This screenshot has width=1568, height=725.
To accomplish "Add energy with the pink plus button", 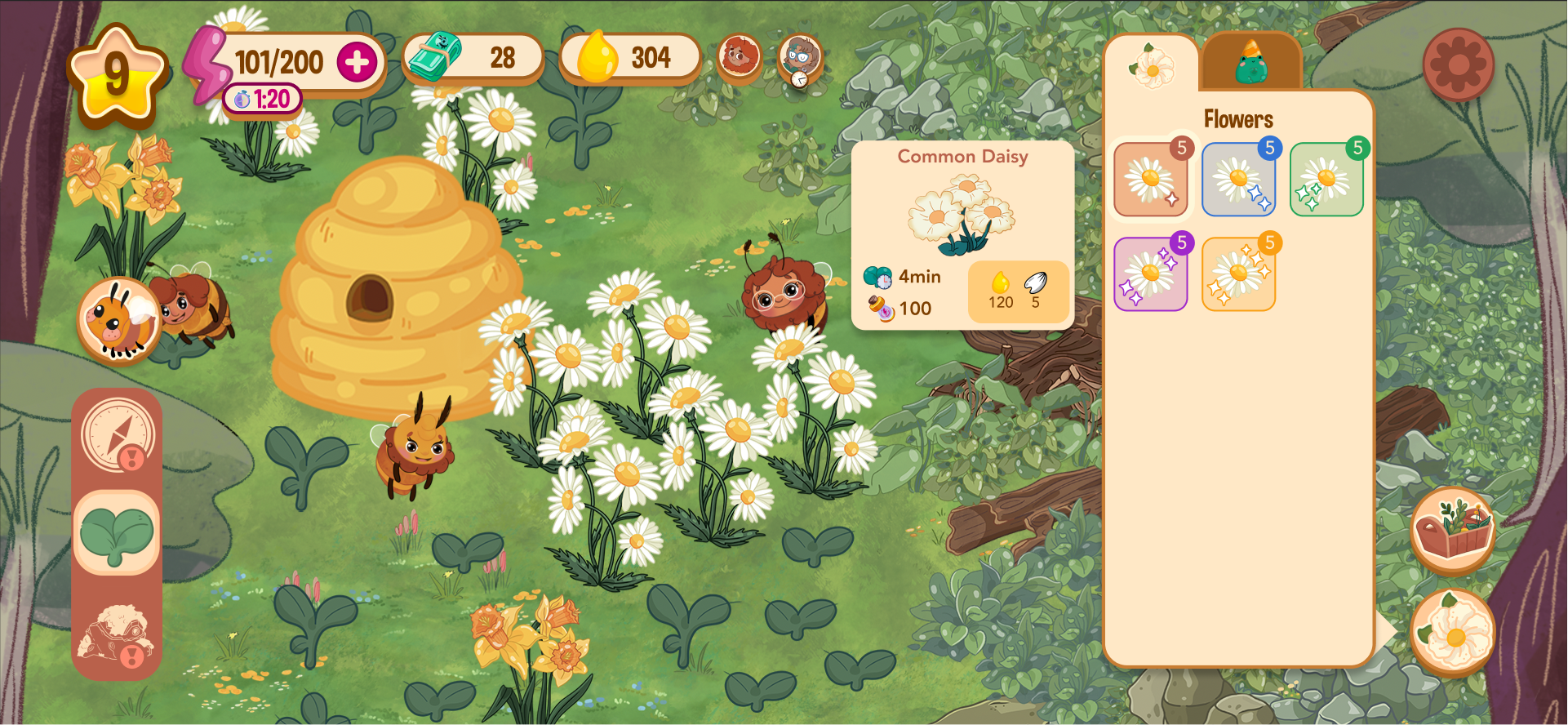I will click(x=357, y=63).
